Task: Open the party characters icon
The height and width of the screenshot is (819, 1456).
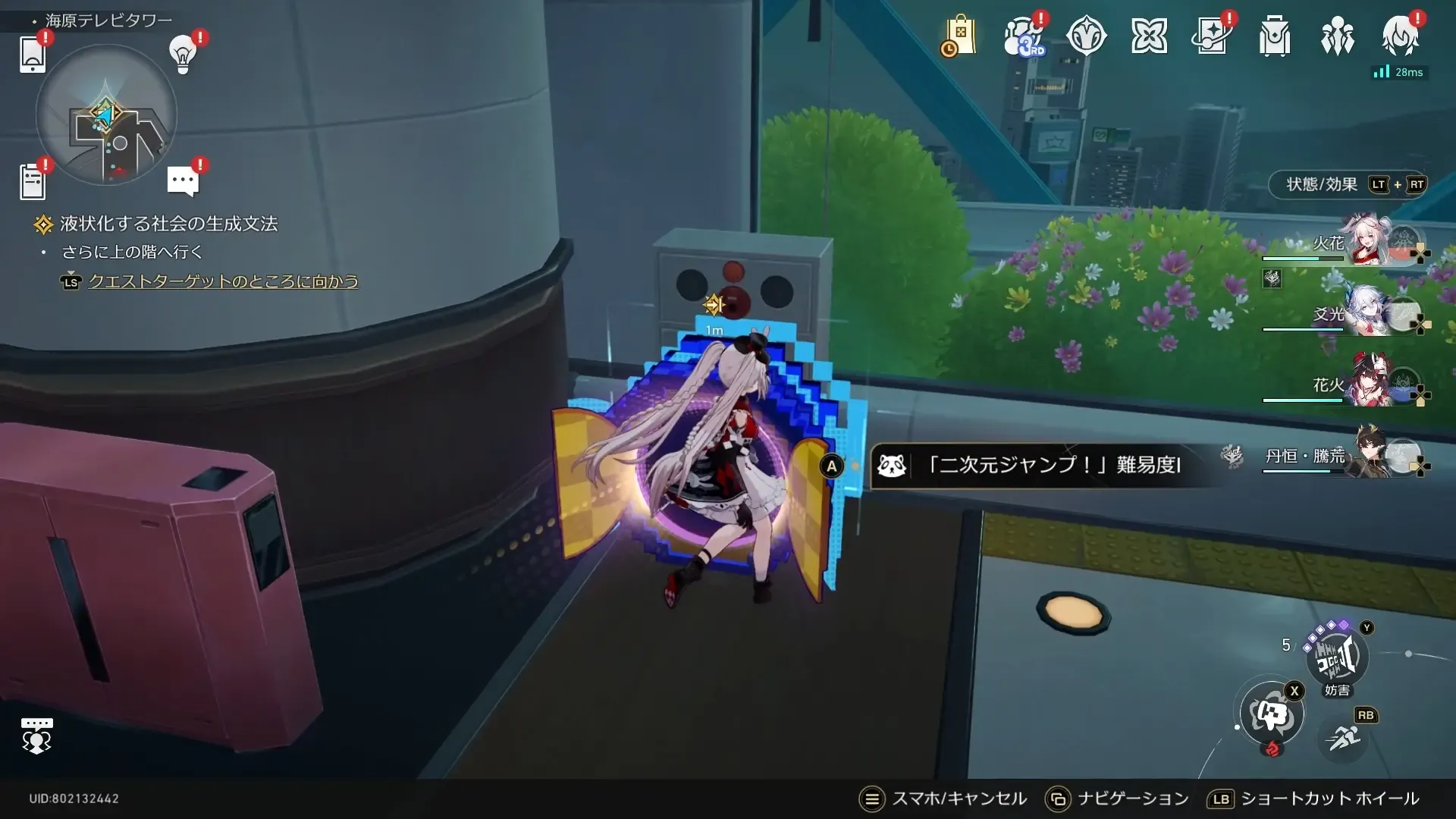Action: [x=1338, y=36]
